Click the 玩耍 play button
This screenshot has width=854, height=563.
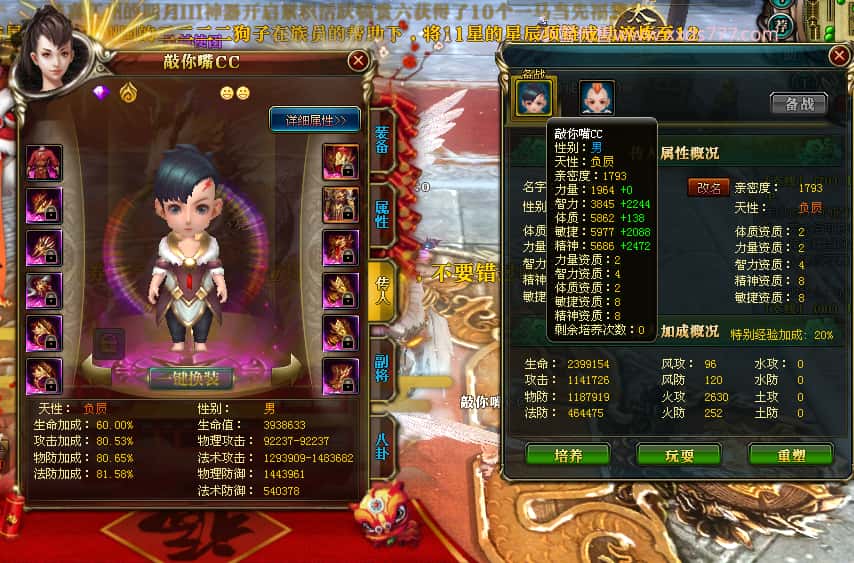679,455
